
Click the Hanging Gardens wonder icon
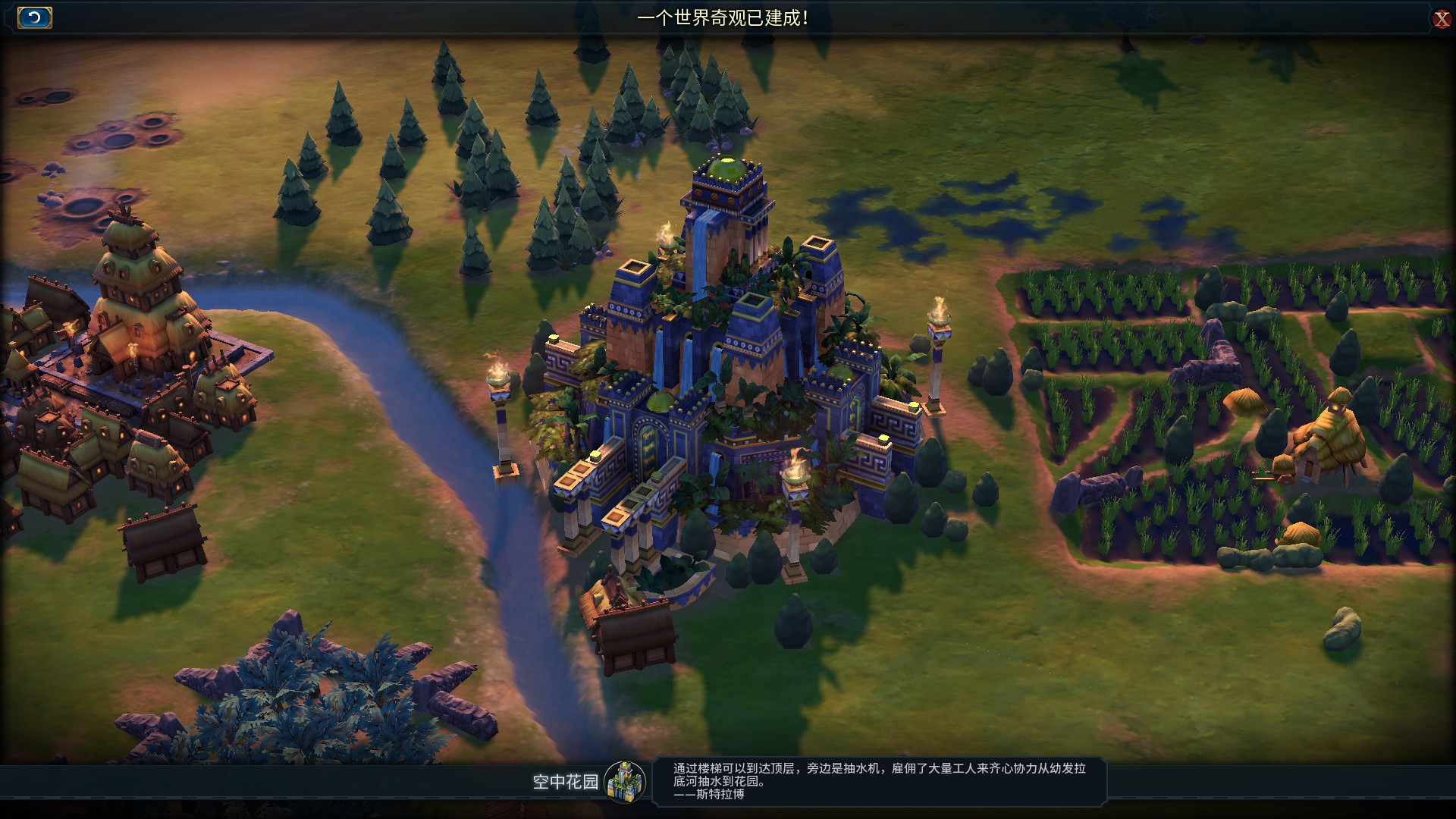coord(625,781)
